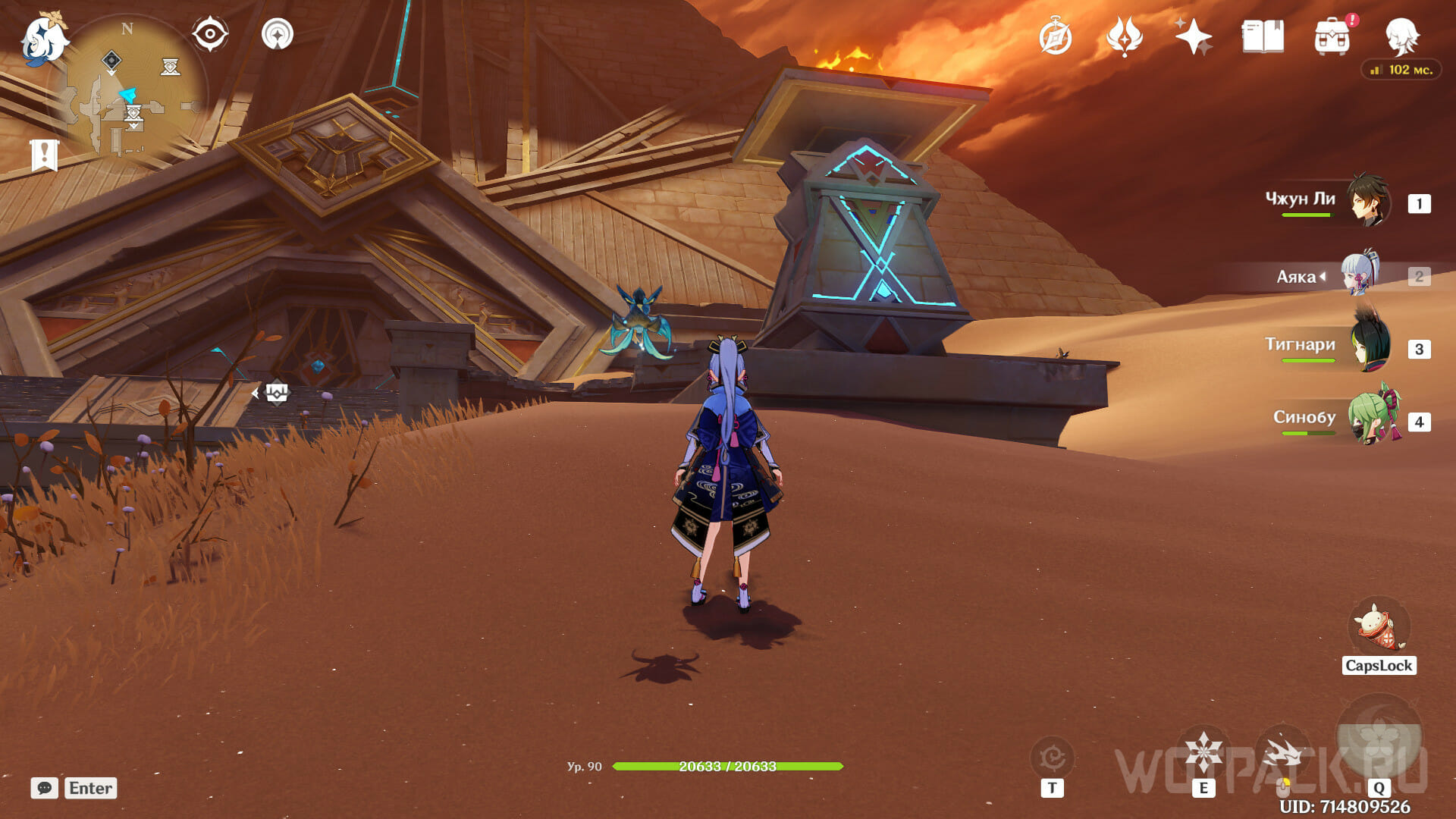Open the quest navigation beacon icon
The width and height of the screenshot is (1456, 819).
pyautogui.click(x=278, y=34)
